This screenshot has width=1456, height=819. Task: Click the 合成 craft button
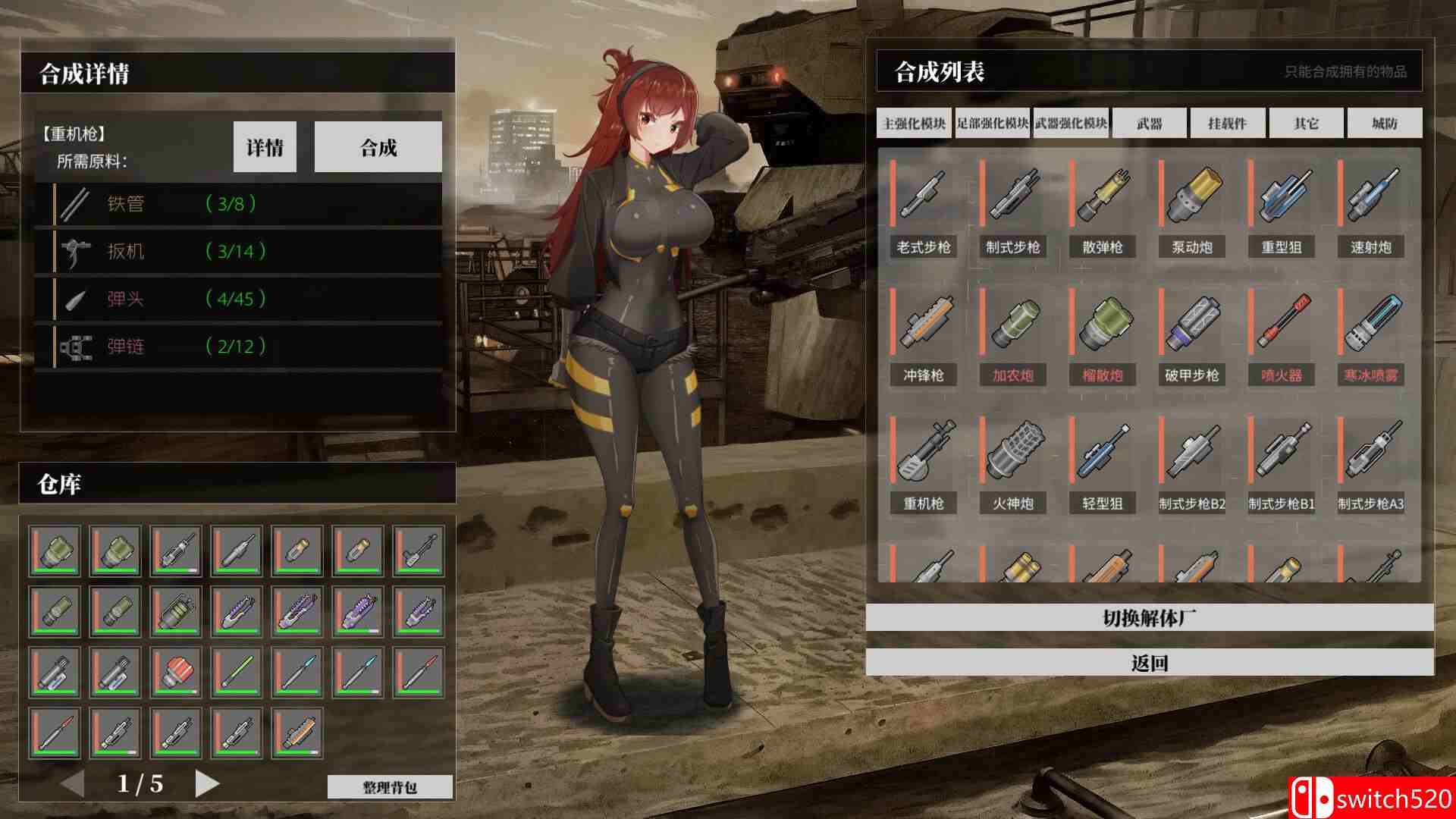[x=378, y=147]
